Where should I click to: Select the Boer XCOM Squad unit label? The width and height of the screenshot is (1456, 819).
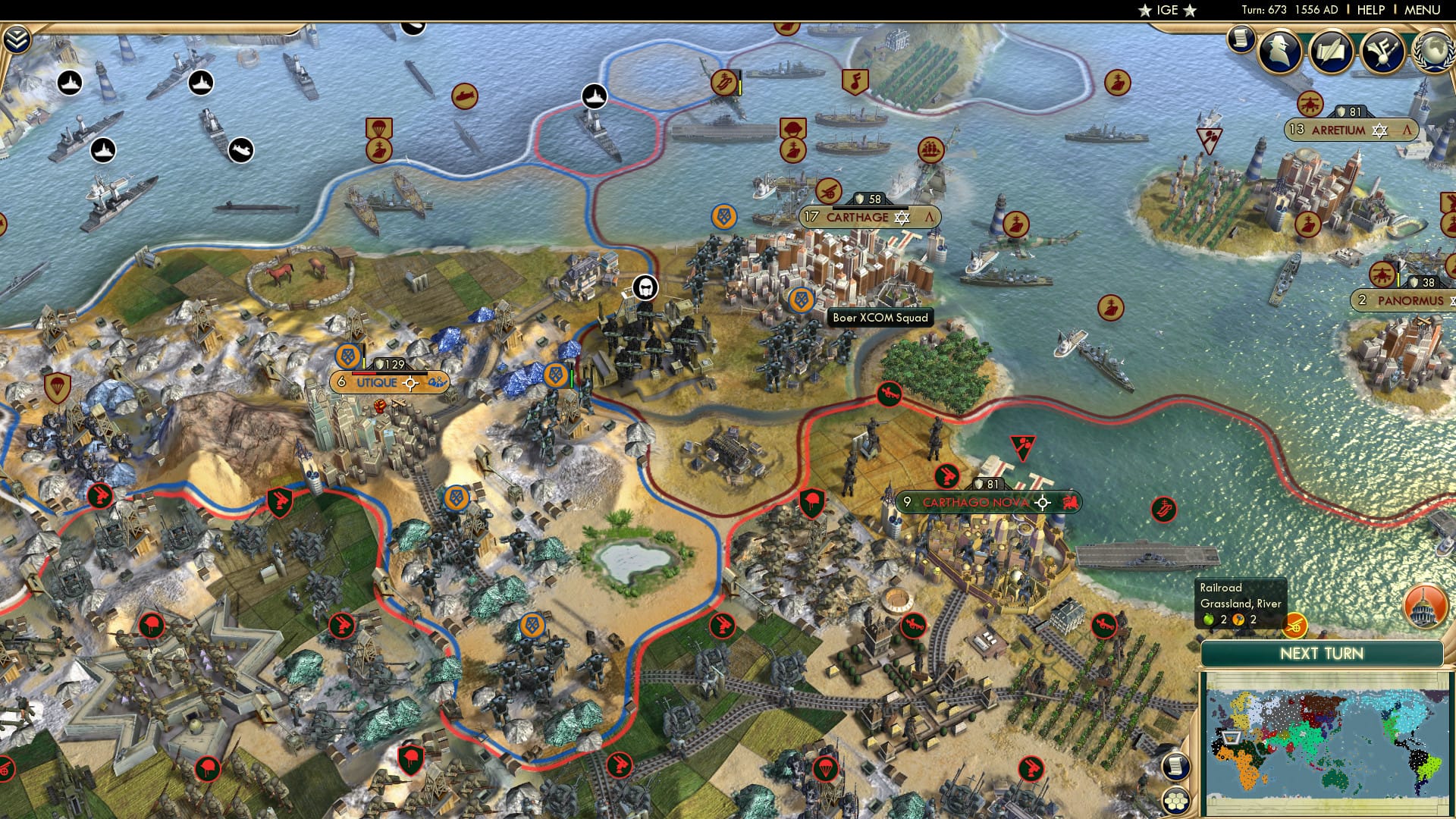(x=881, y=318)
